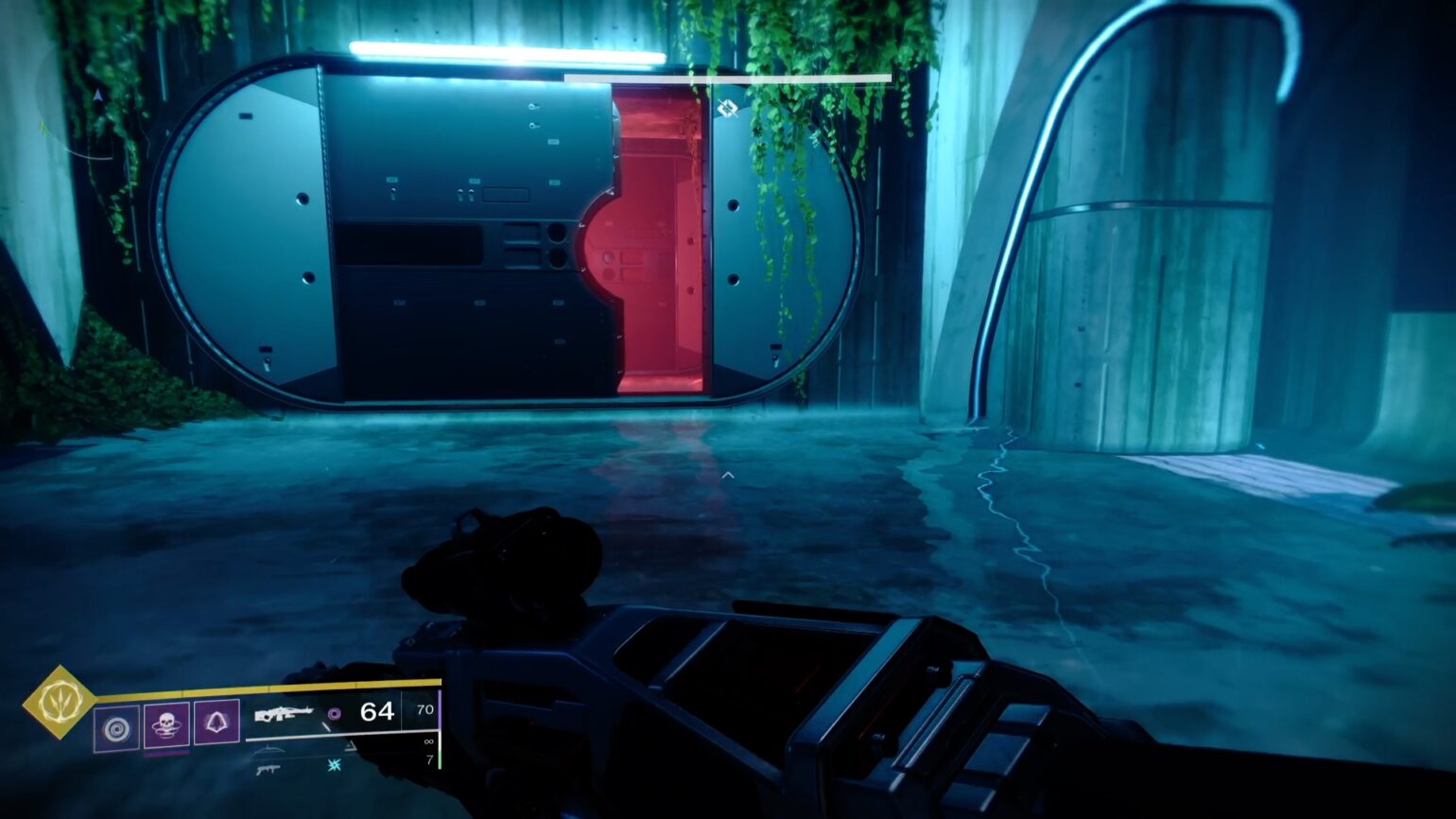The image size is (1456, 819).
Task: Click the ammo count reading 64
Action: point(377,711)
